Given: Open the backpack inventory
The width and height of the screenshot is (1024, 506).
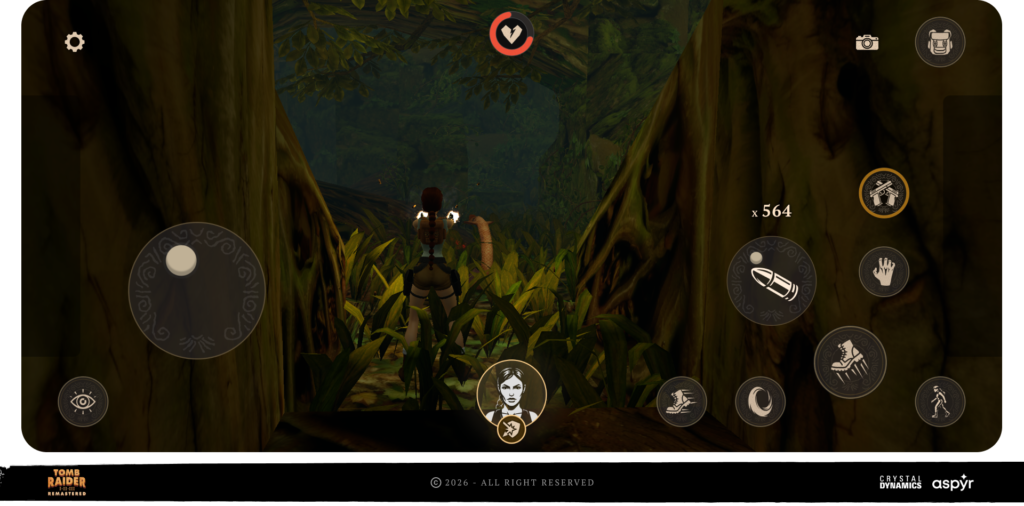Looking at the screenshot, I should pyautogui.click(x=940, y=42).
